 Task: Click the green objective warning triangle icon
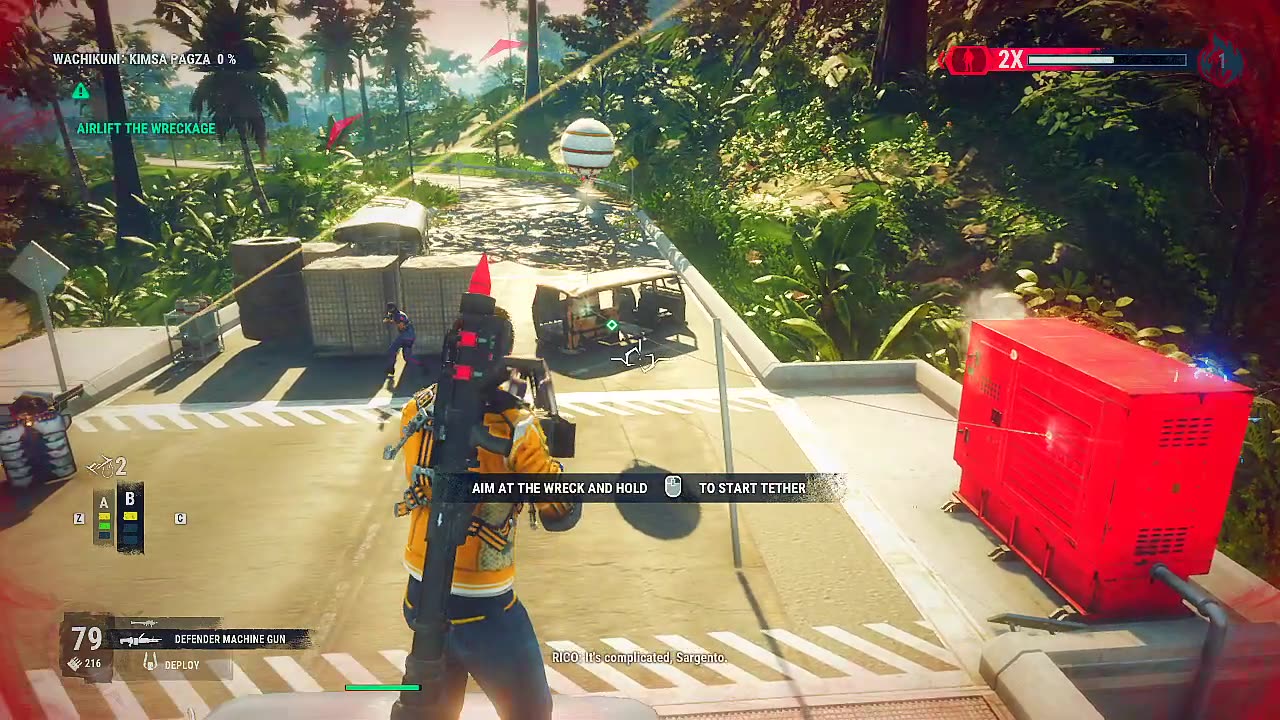(81, 91)
